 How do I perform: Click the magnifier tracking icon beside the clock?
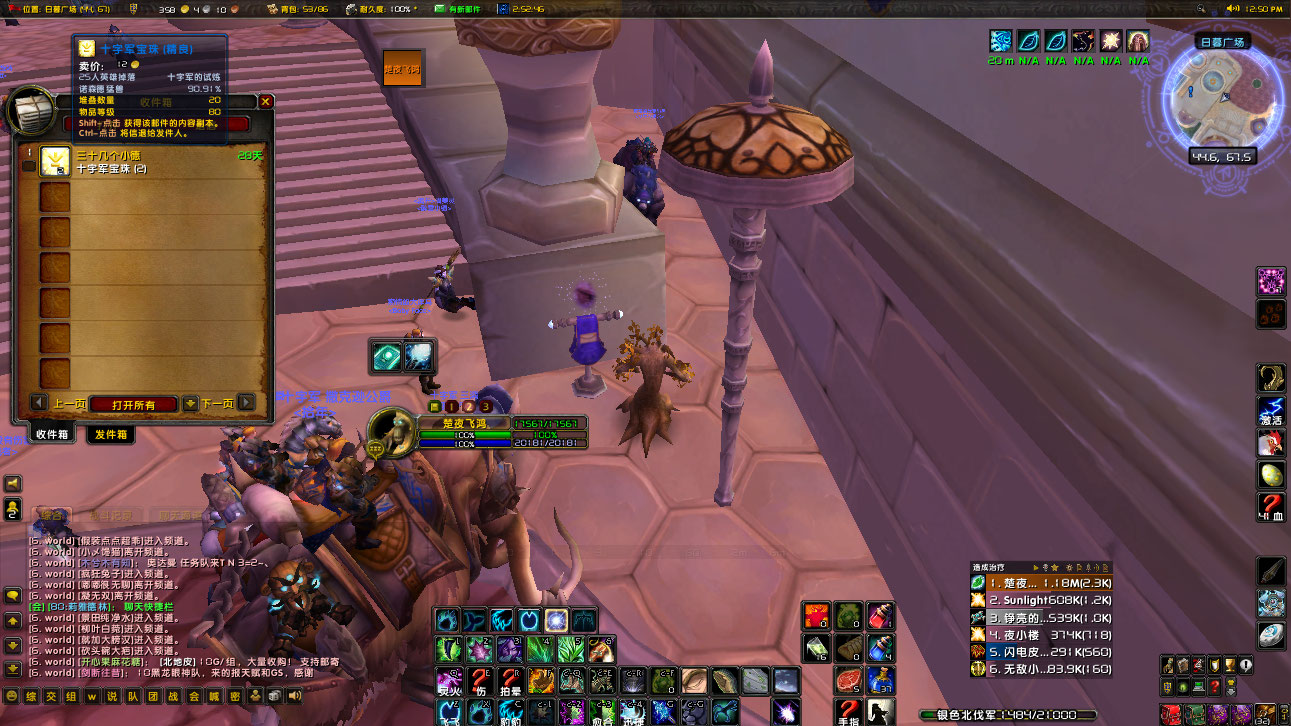(x=1200, y=8)
